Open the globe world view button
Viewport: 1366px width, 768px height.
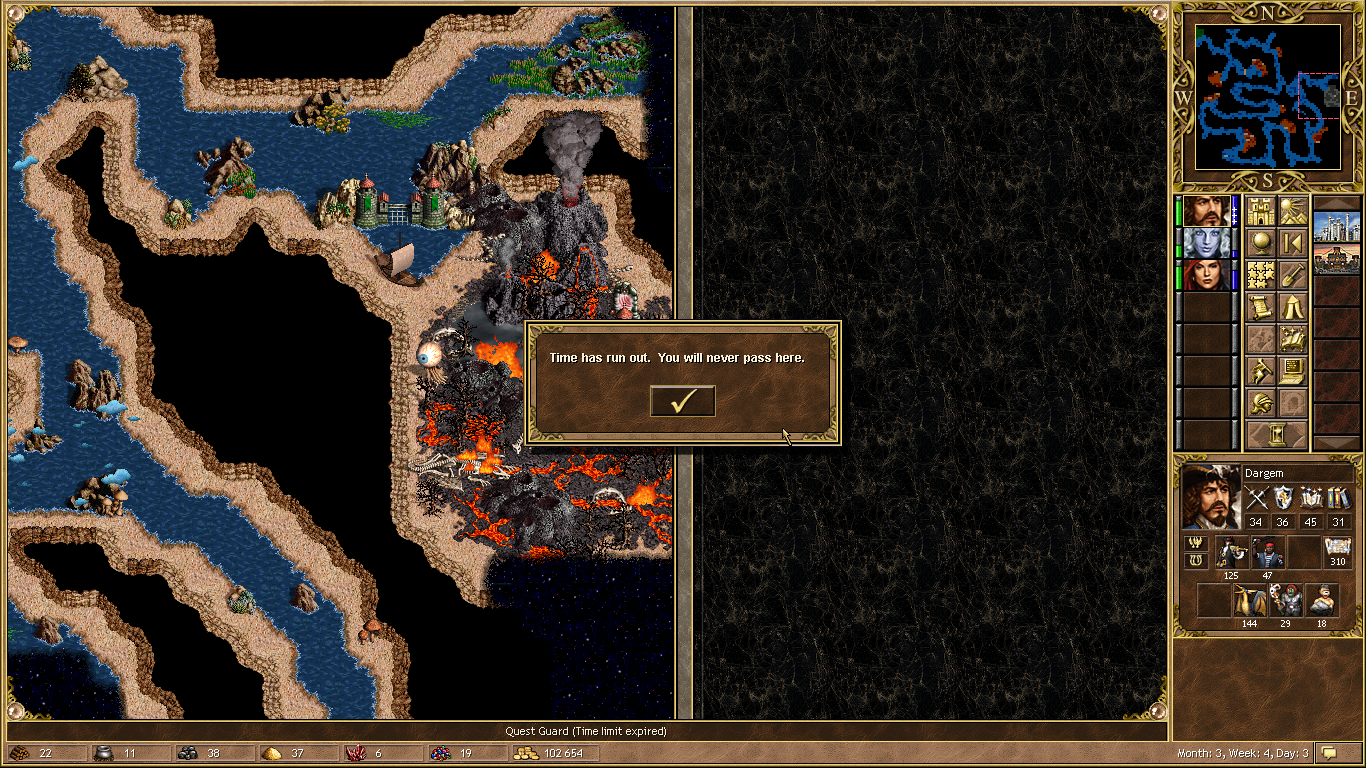click(1260, 243)
